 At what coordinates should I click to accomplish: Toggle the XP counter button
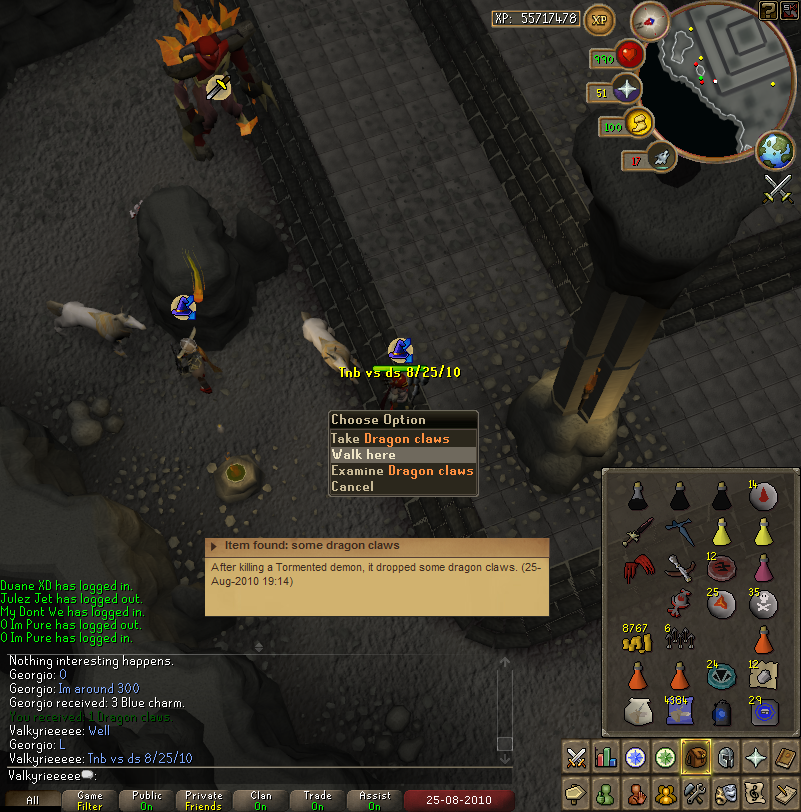tap(600, 18)
